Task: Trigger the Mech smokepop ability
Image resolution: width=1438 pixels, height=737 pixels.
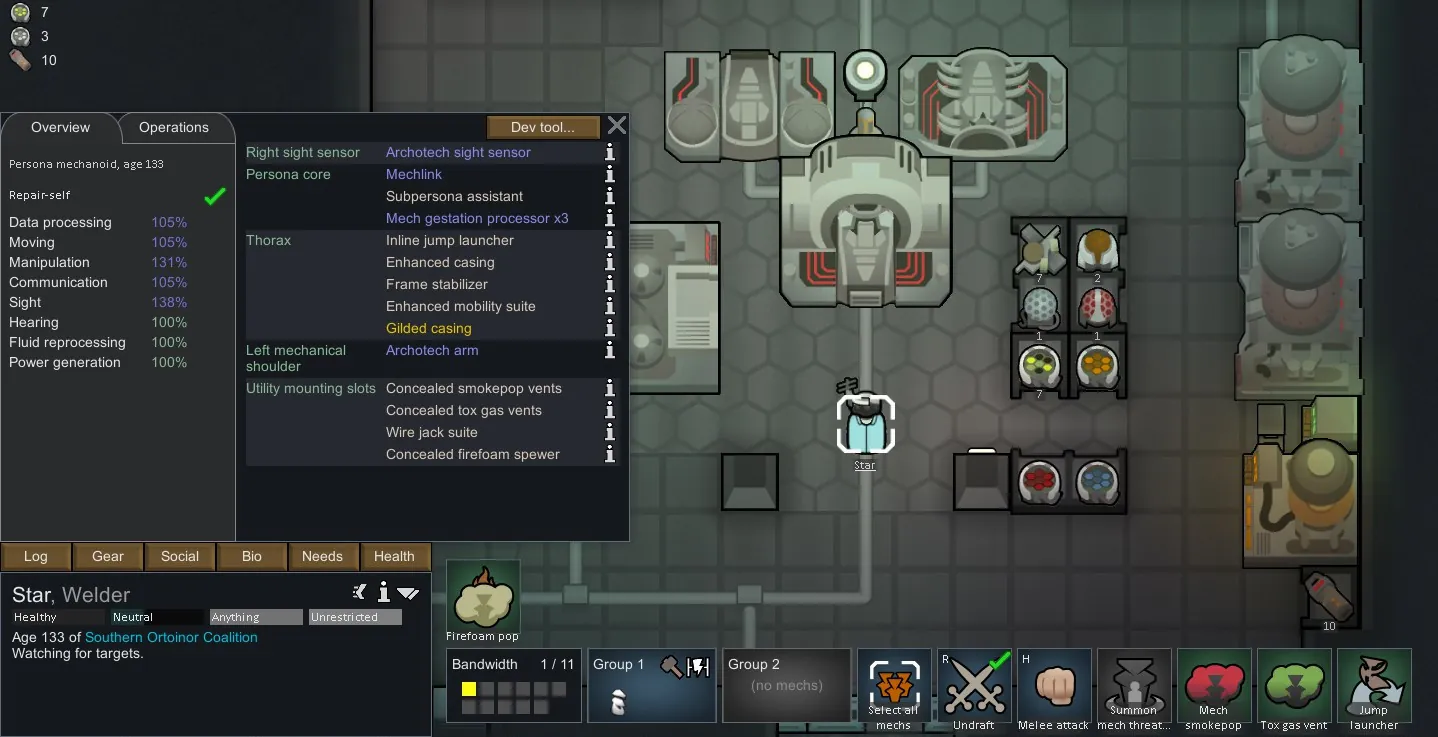Action: [x=1214, y=689]
